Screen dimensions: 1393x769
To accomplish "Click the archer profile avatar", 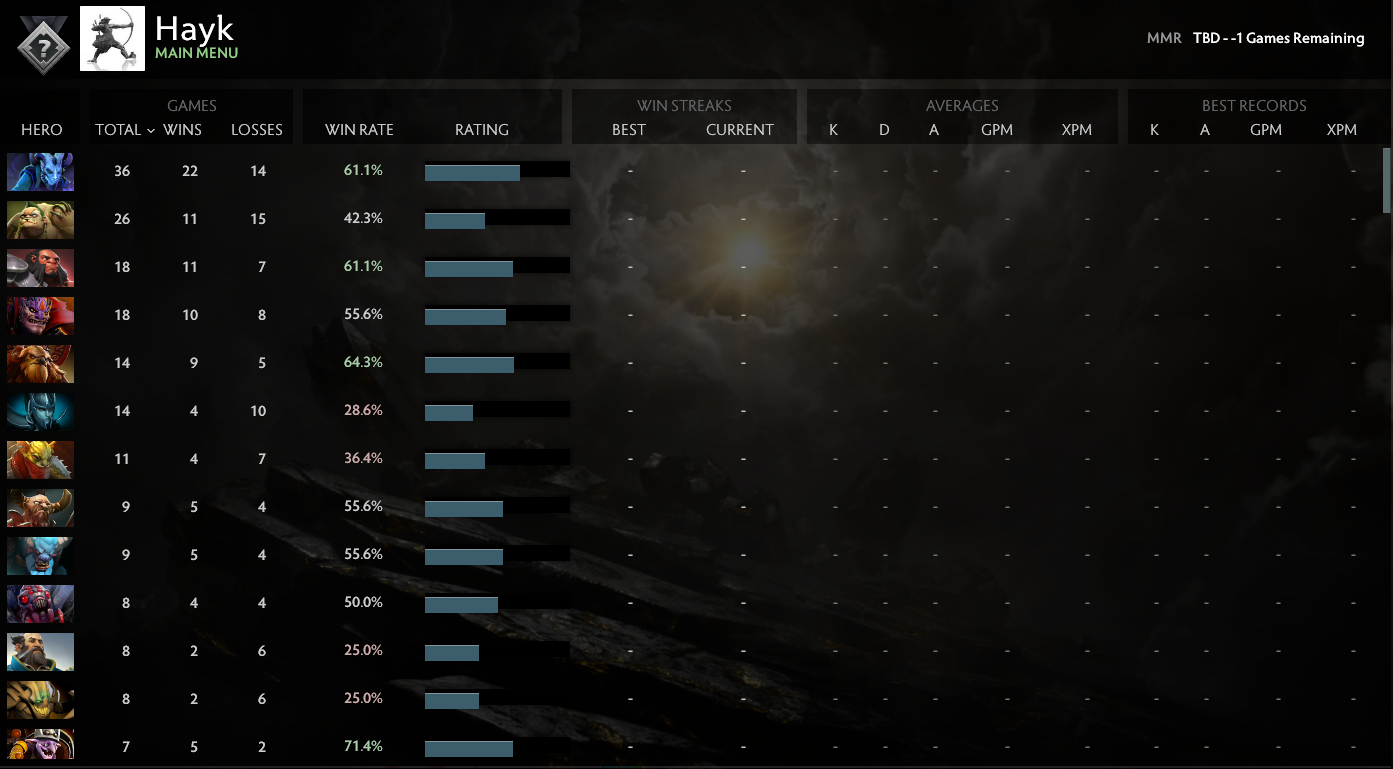I will [x=112, y=38].
